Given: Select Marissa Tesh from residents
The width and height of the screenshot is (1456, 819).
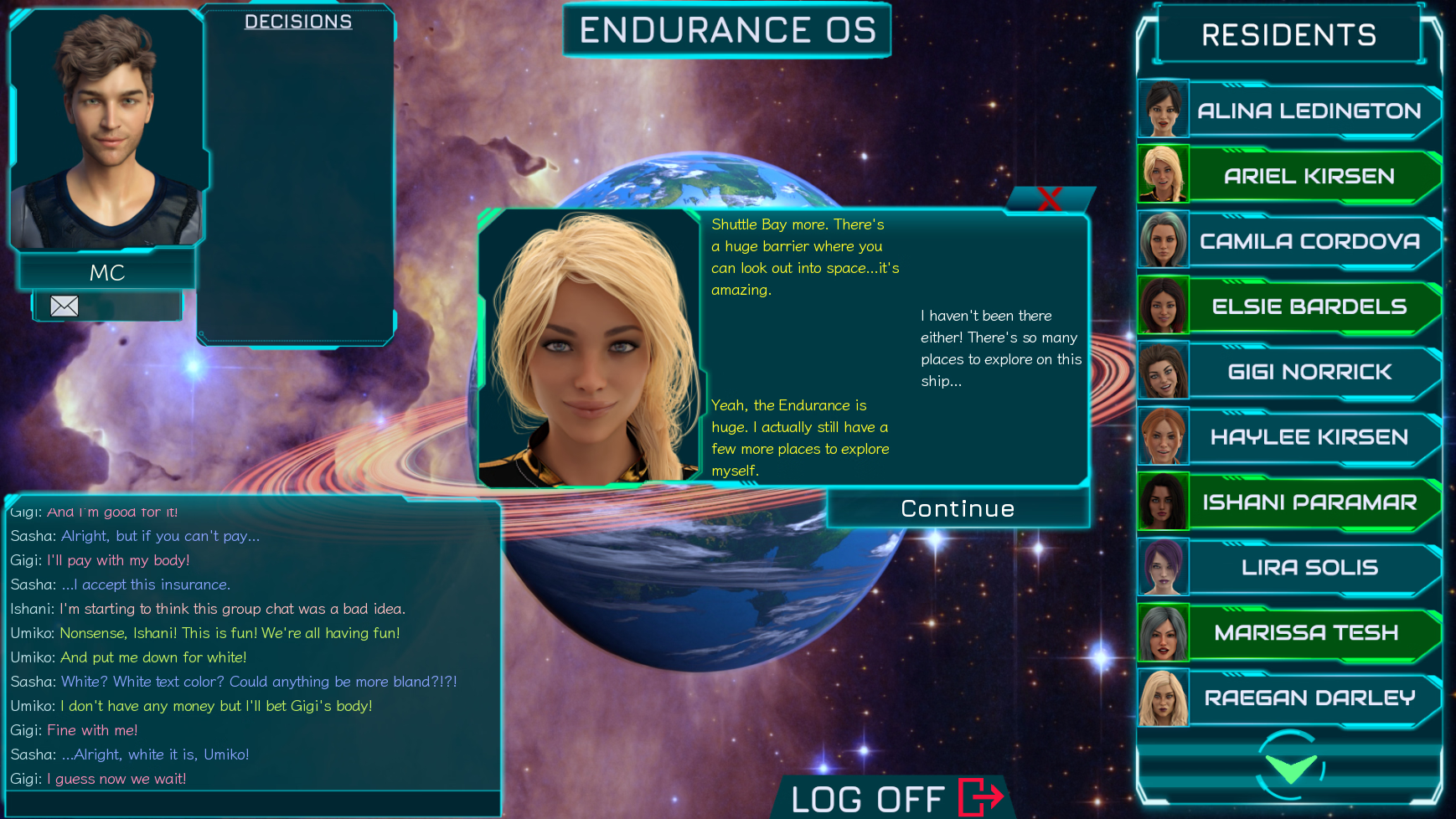Looking at the screenshot, I should pos(1308,633).
